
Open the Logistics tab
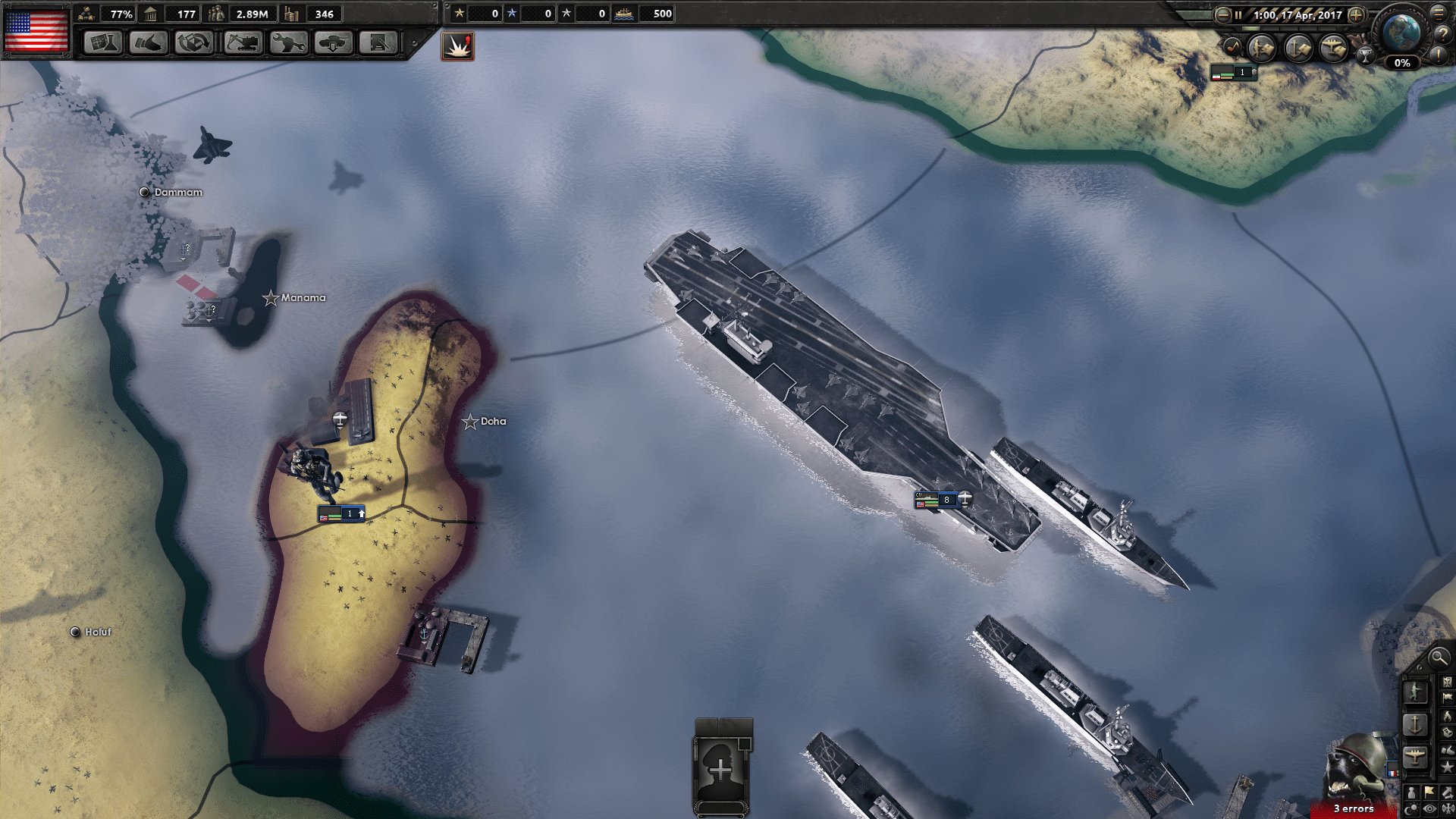378,42
